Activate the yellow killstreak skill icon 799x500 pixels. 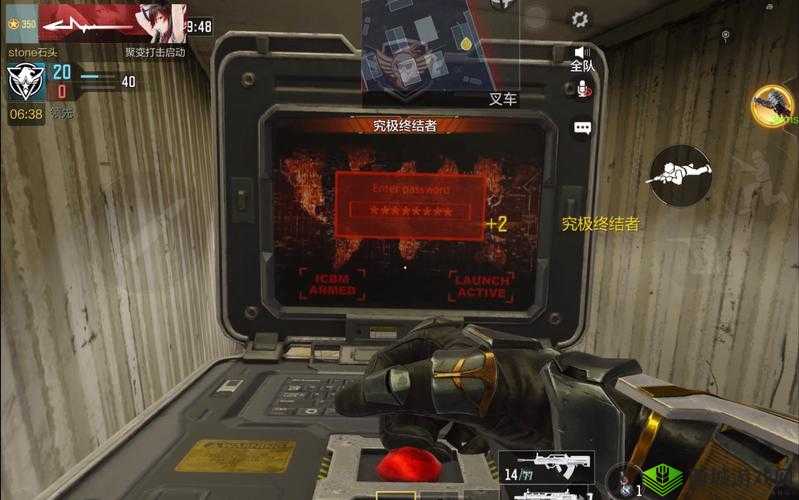pyautogui.click(x=772, y=106)
